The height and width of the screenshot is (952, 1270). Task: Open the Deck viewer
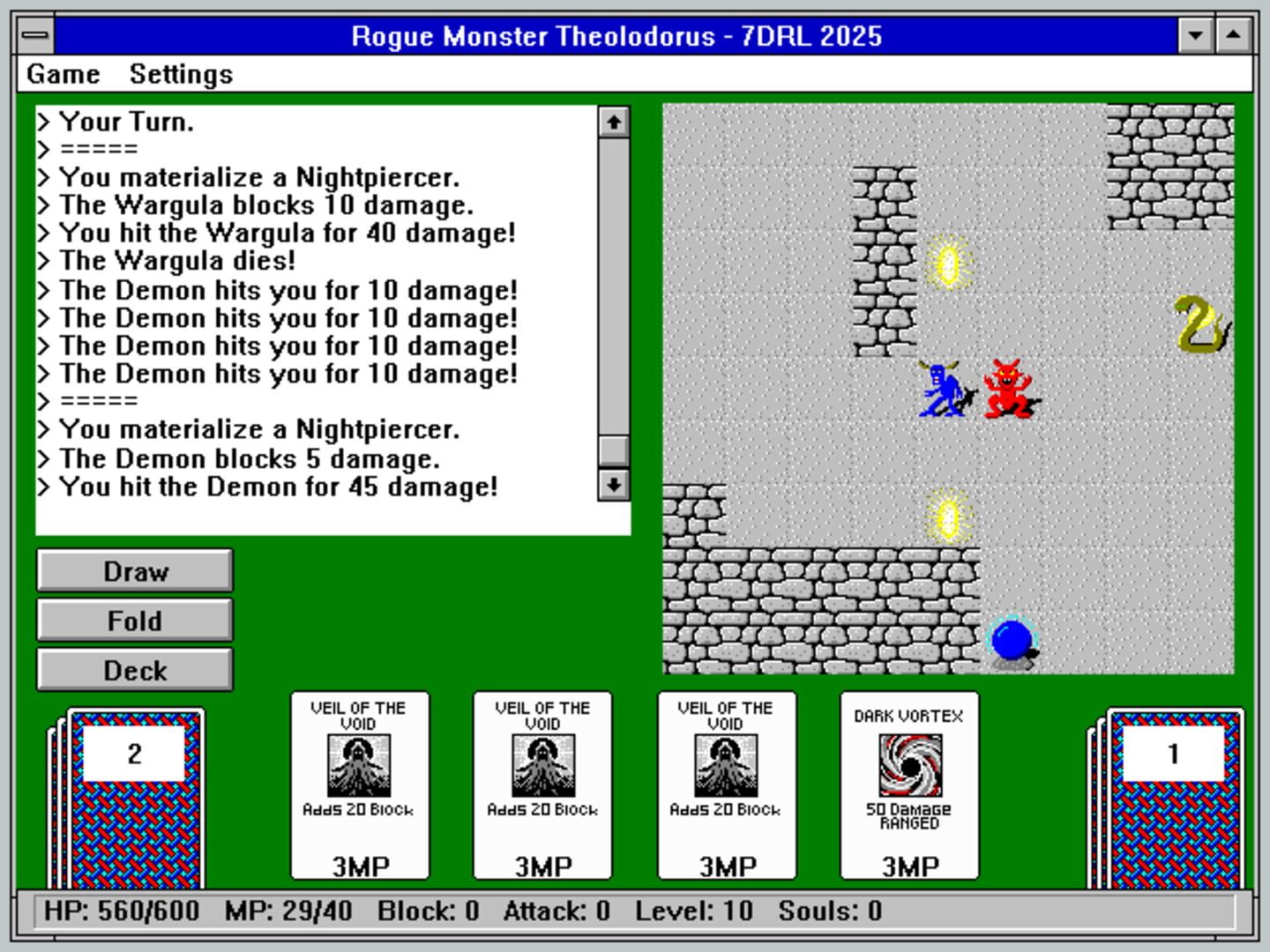point(133,670)
